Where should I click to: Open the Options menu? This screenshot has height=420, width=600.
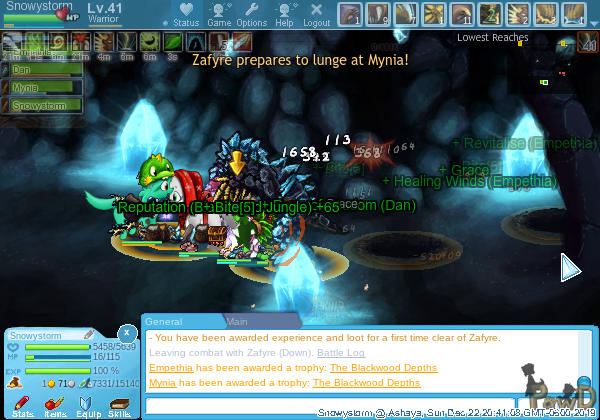[x=251, y=14]
